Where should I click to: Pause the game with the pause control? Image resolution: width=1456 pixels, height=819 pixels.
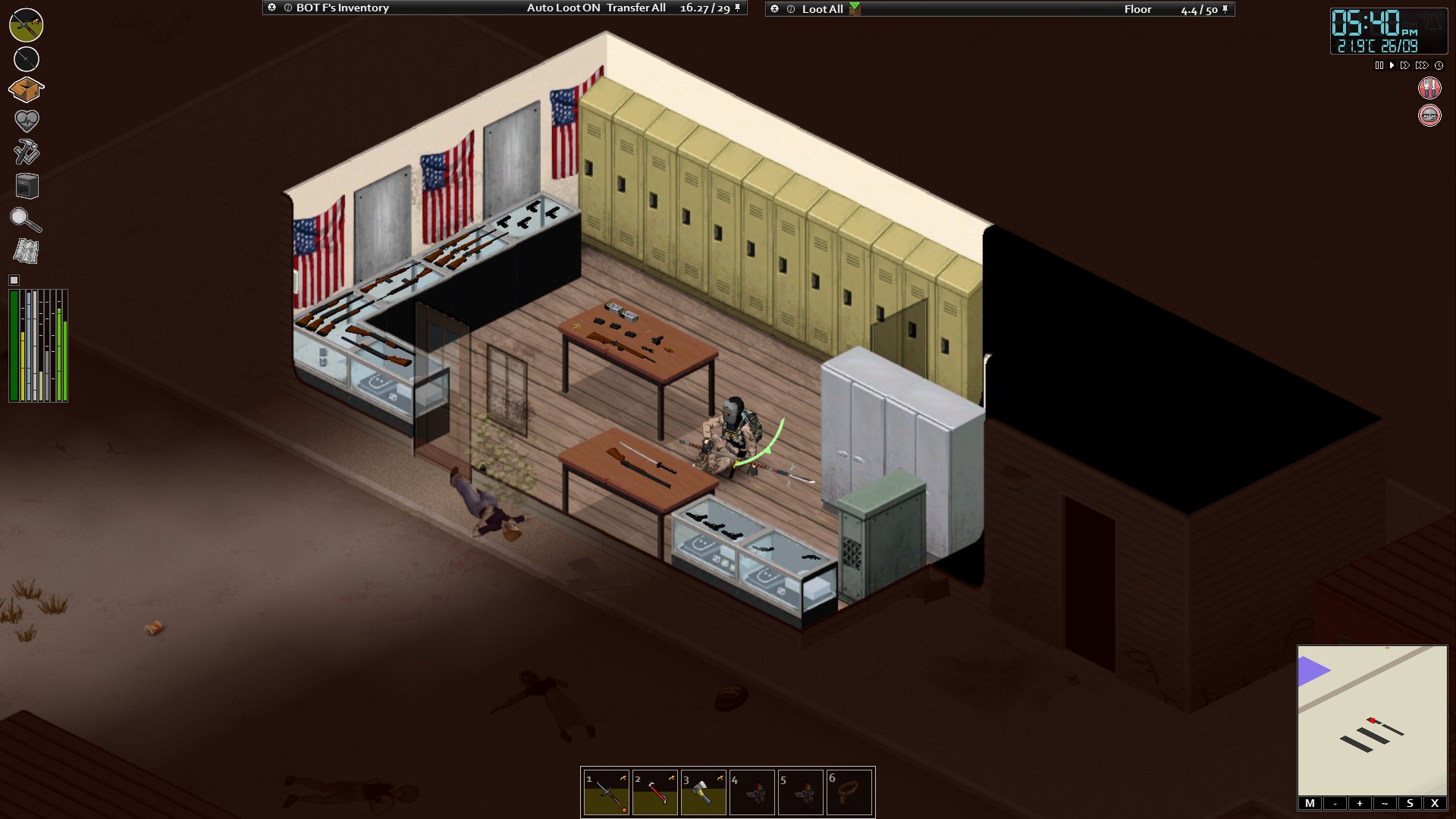pyautogui.click(x=1378, y=65)
